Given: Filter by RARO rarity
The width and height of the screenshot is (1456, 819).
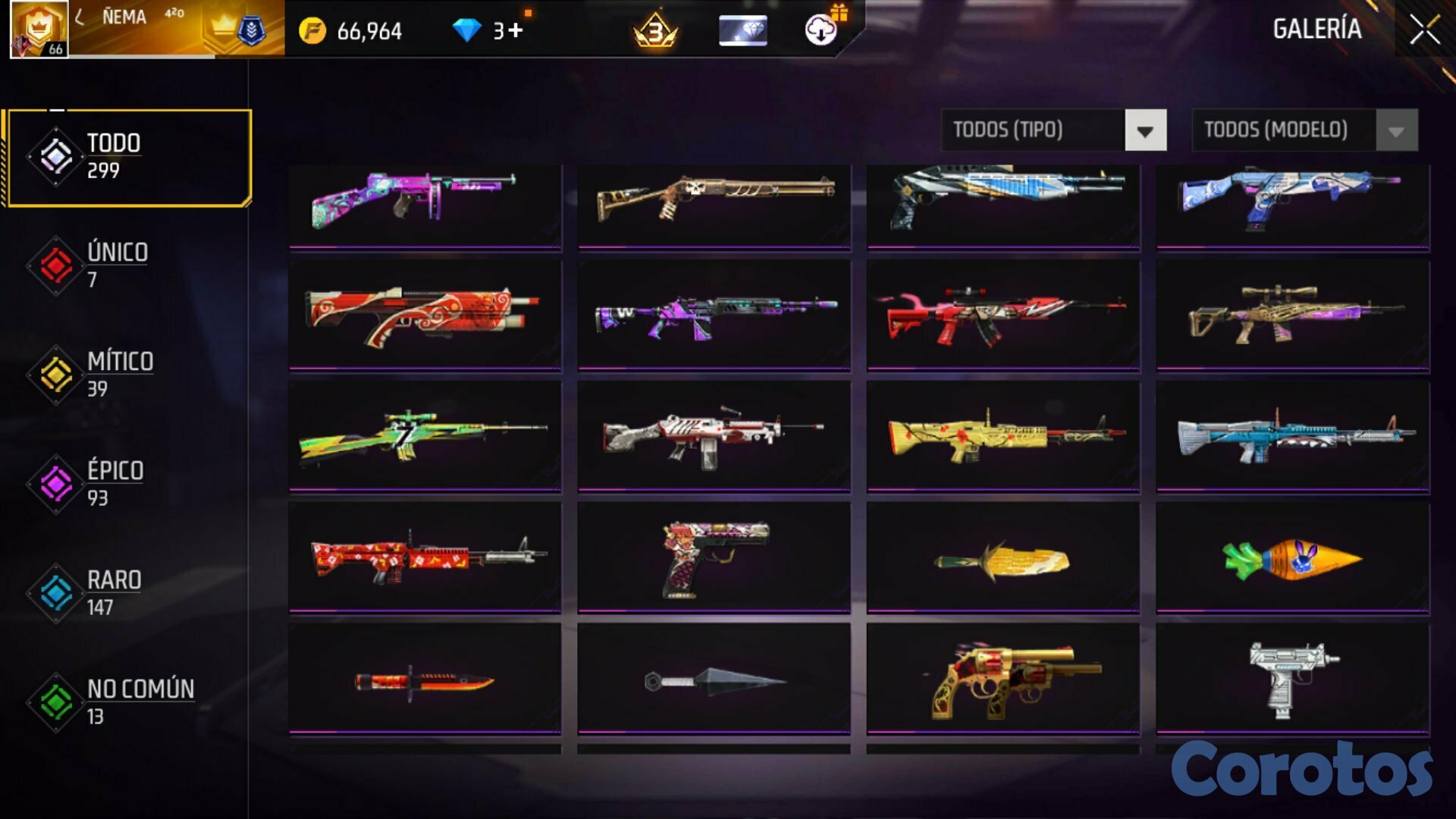Looking at the screenshot, I should [114, 592].
